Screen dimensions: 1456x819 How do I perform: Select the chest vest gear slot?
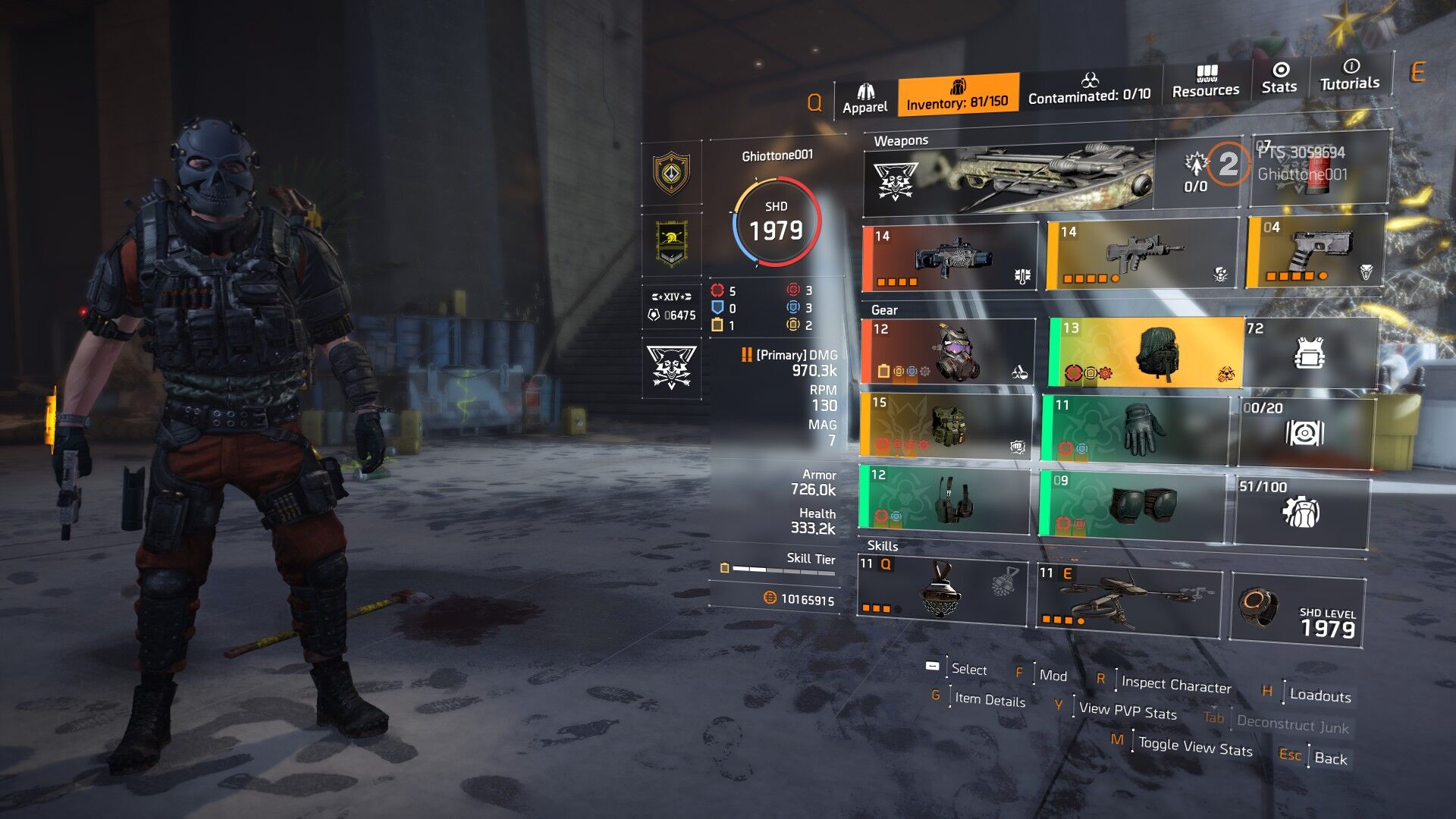[946, 425]
